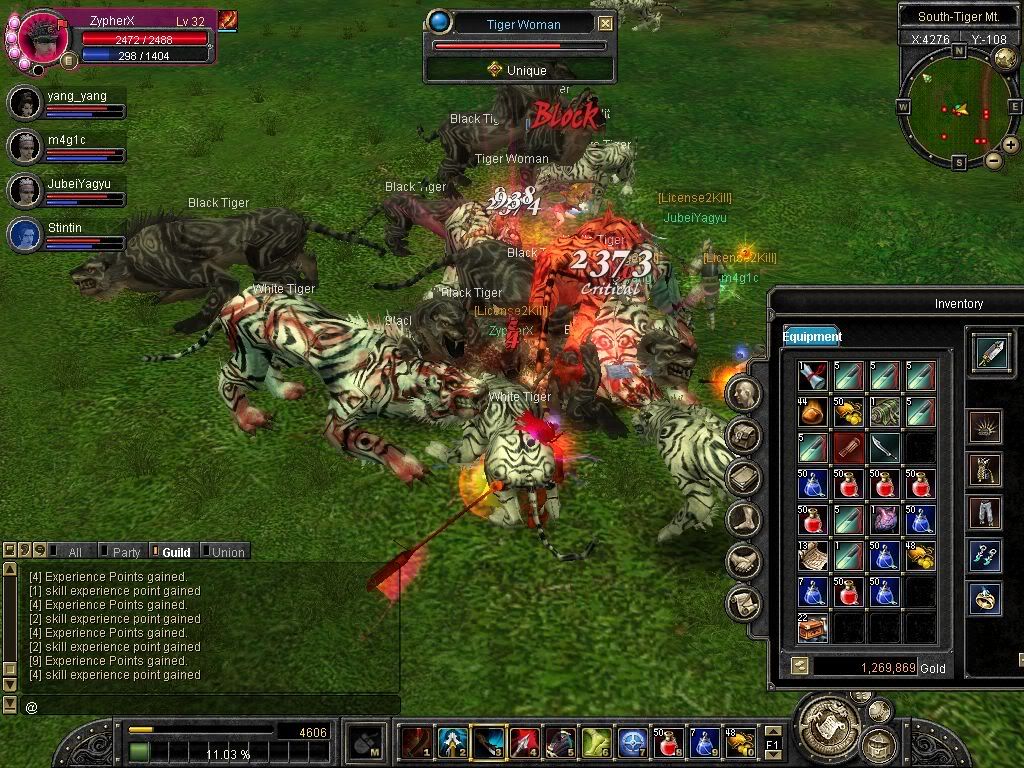Focus the chat input field
The width and height of the screenshot is (1024, 768).
tap(200, 707)
